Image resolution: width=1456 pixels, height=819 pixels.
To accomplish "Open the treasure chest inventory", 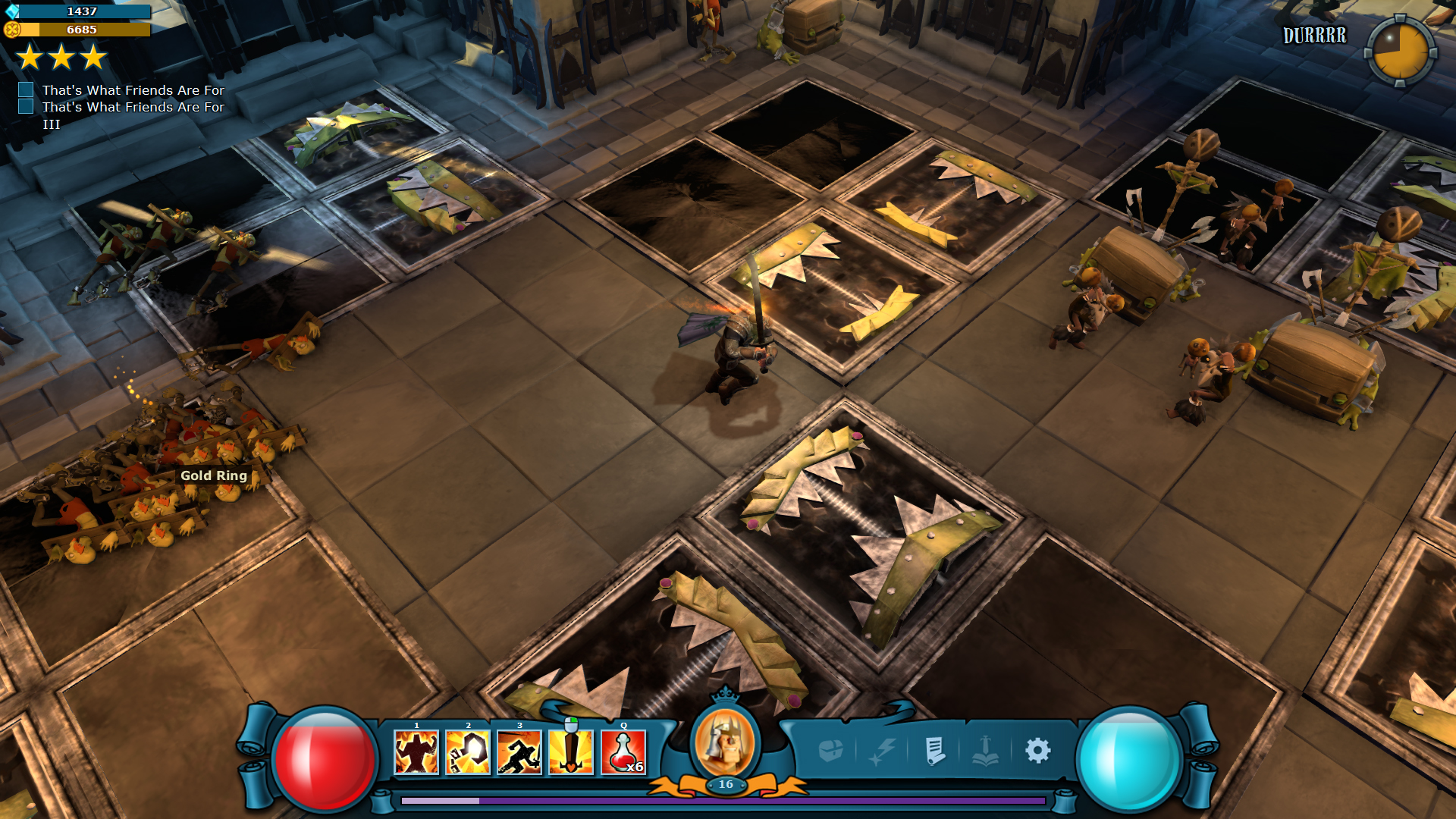I will pyautogui.click(x=831, y=751).
